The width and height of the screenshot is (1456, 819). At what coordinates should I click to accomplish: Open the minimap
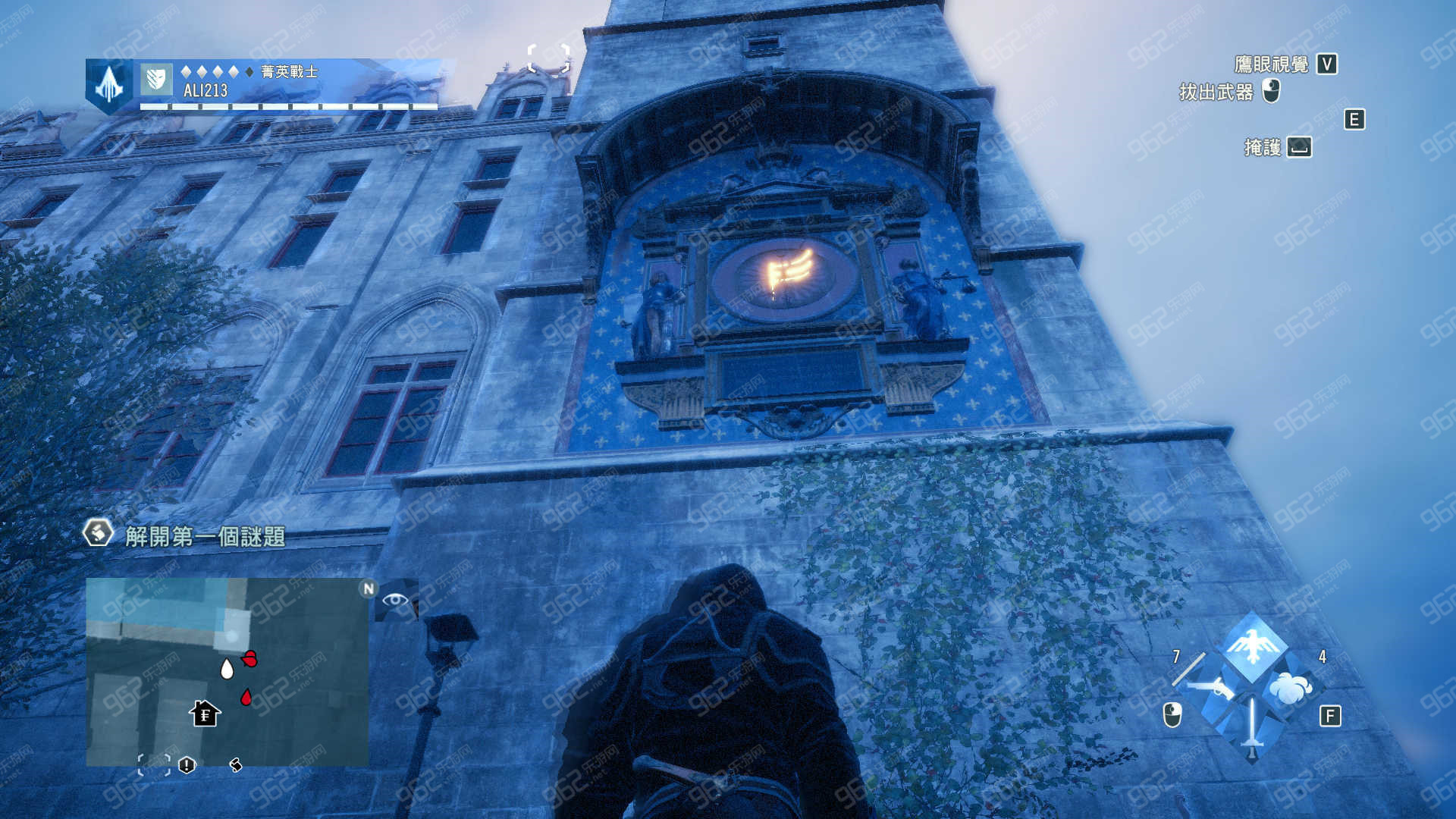(x=227, y=672)
